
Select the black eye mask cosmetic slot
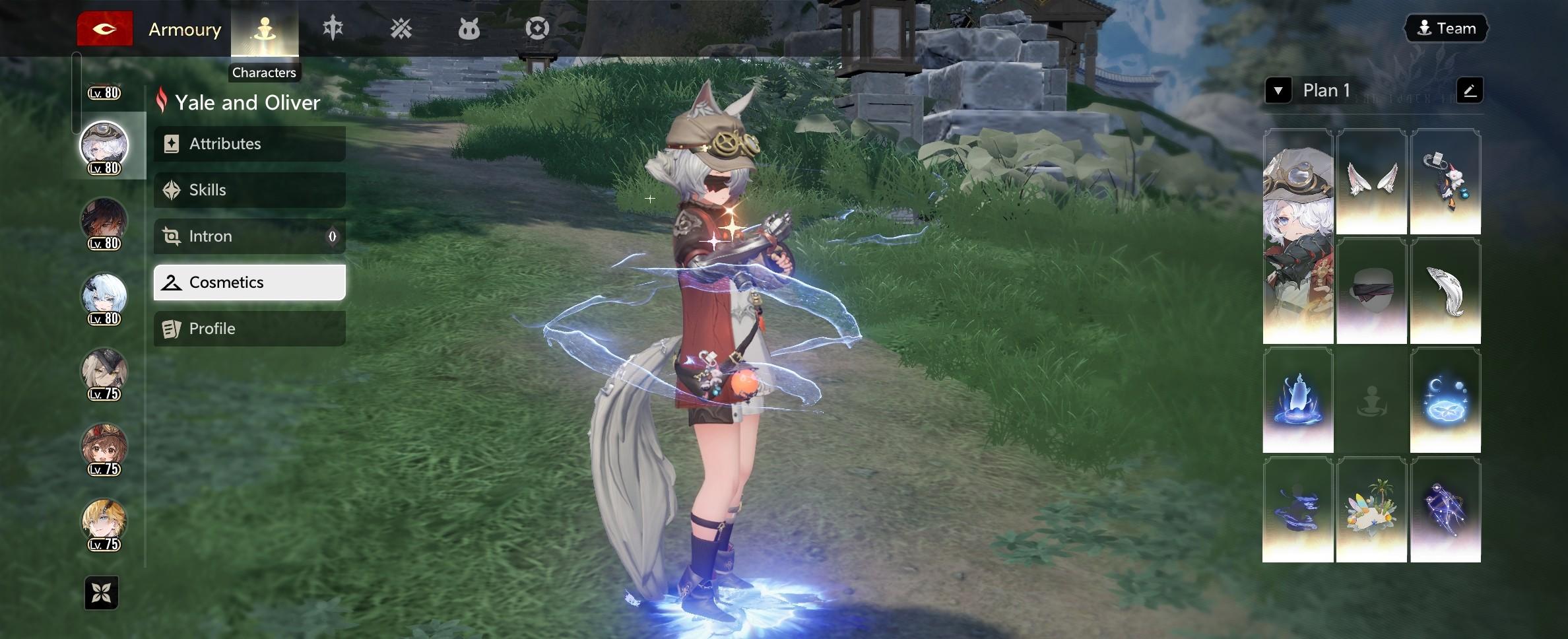1371,291
